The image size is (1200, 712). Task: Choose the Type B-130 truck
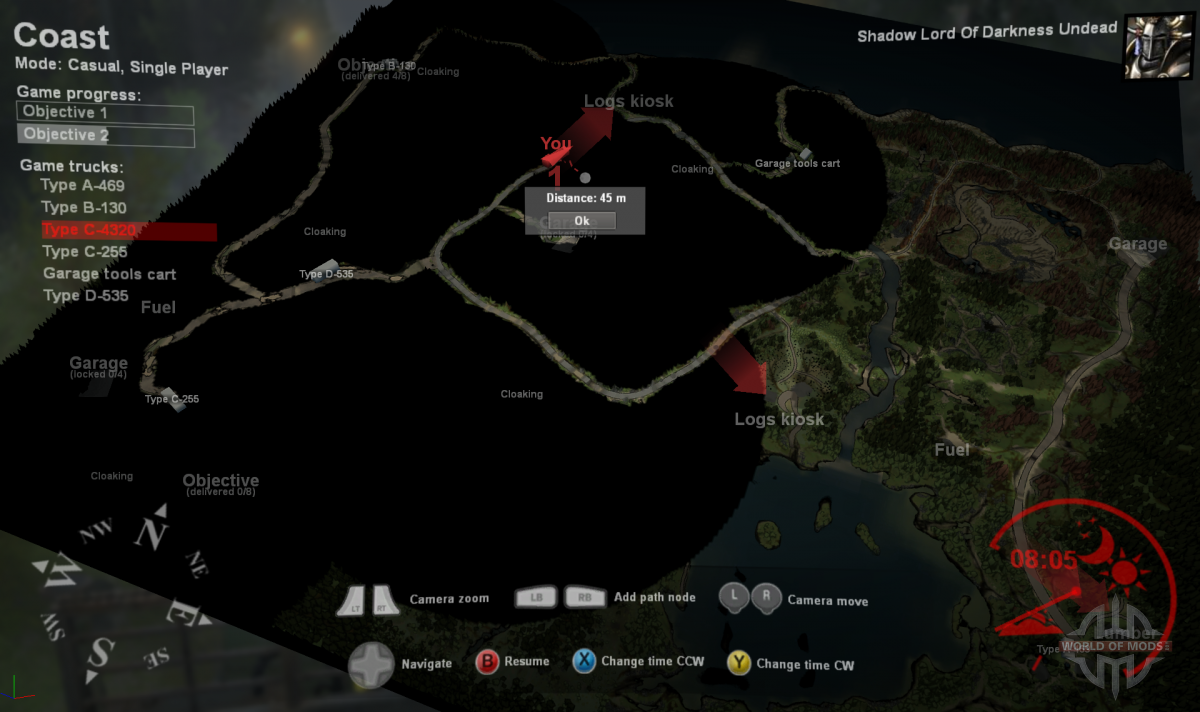pos(83,207)
